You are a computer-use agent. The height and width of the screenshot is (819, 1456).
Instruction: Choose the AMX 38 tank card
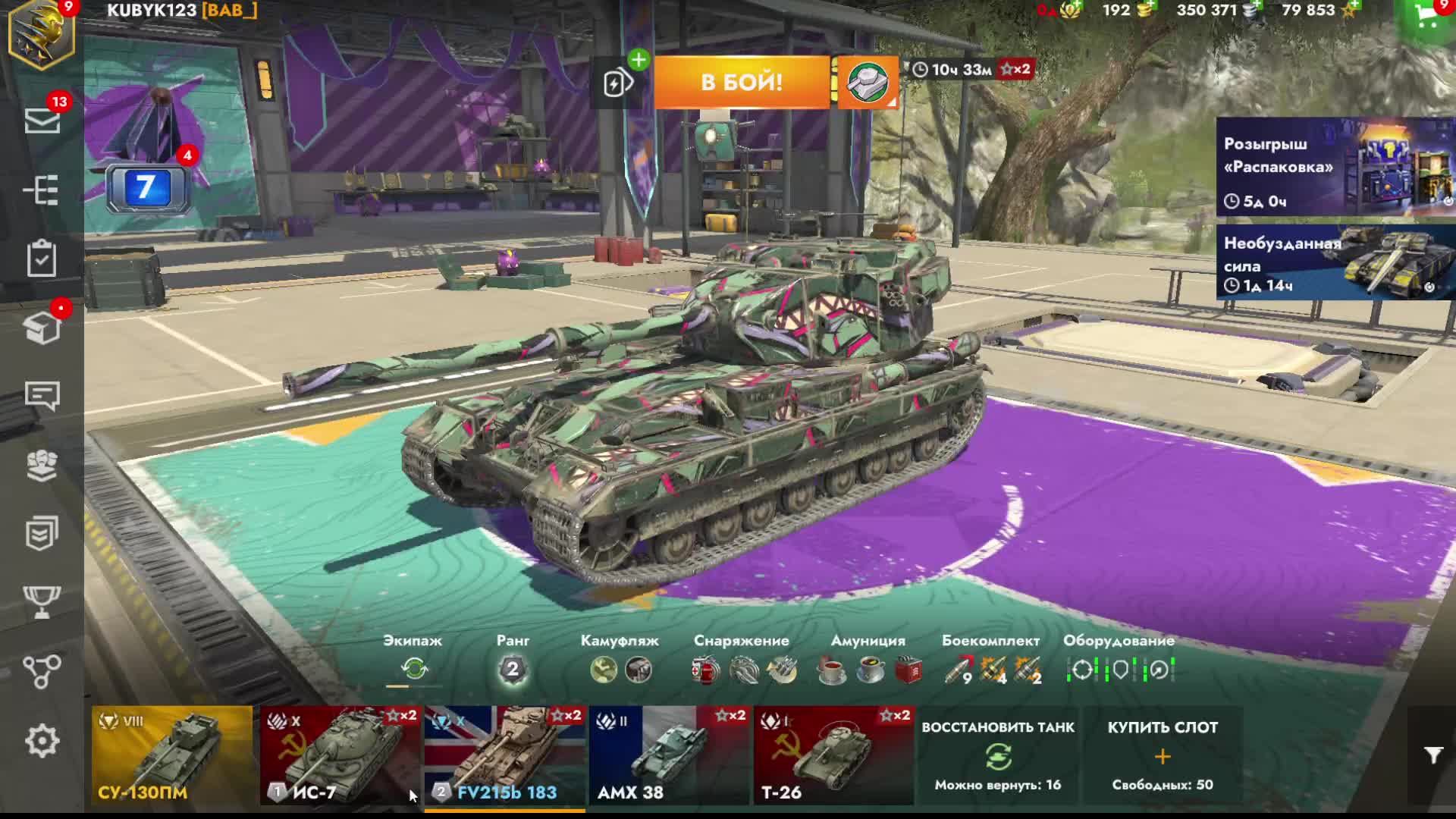[669, 755]
